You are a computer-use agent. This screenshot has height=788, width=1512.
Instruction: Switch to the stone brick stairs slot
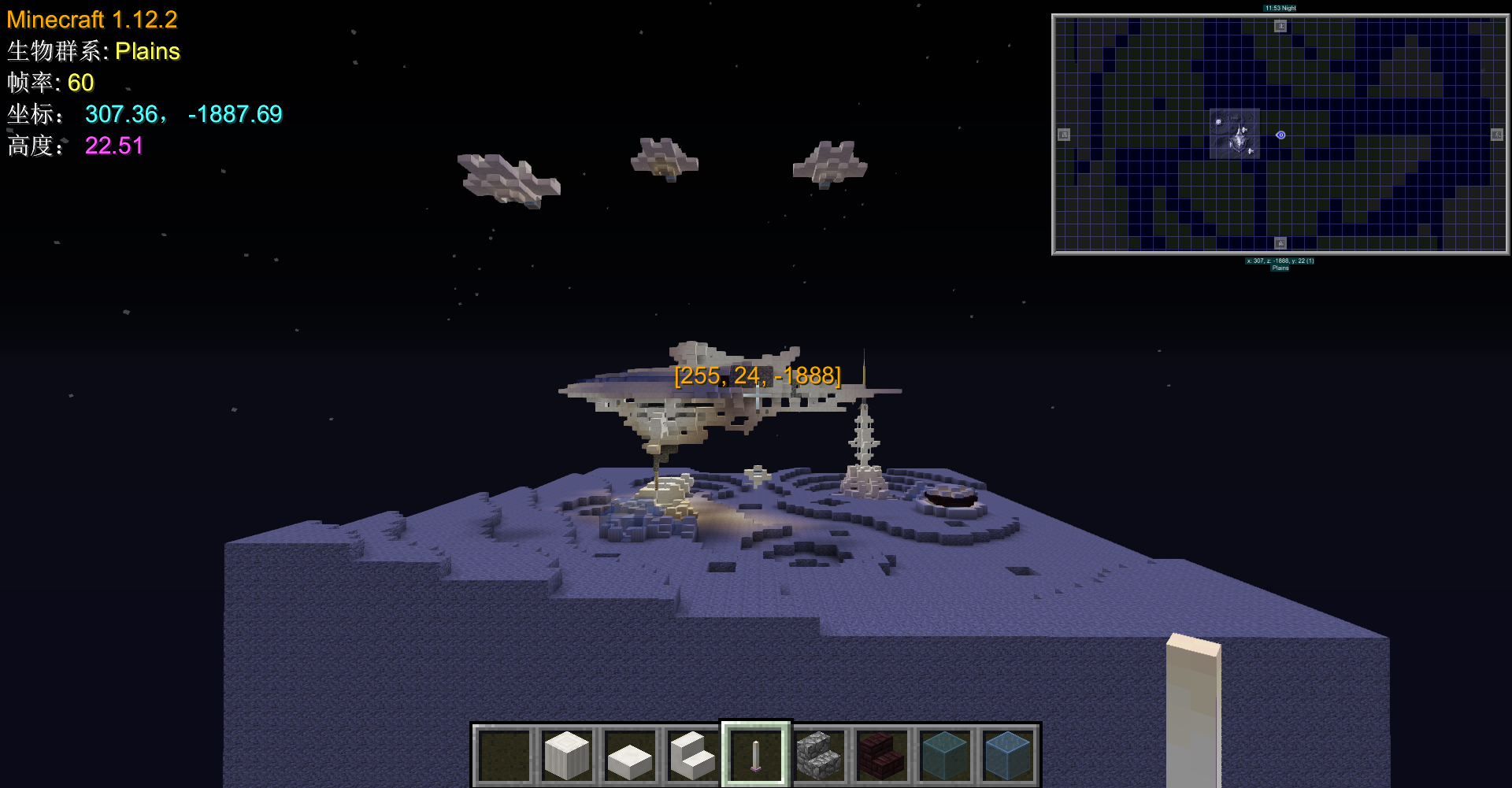[819, 755]
